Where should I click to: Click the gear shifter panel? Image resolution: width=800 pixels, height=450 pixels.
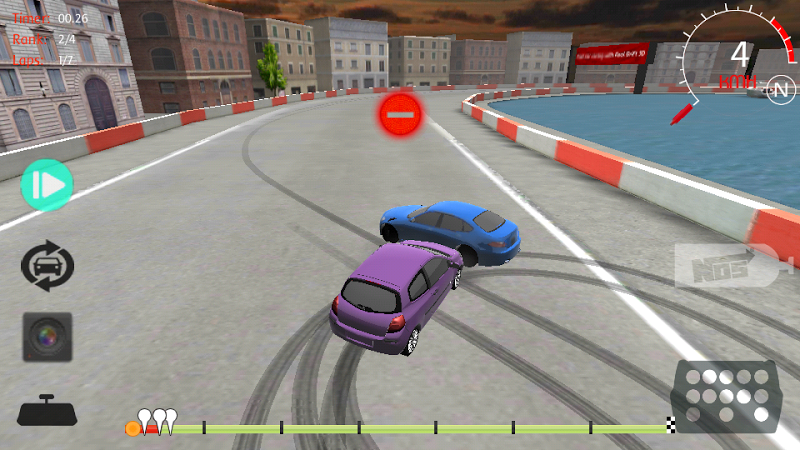click(726, 394)
